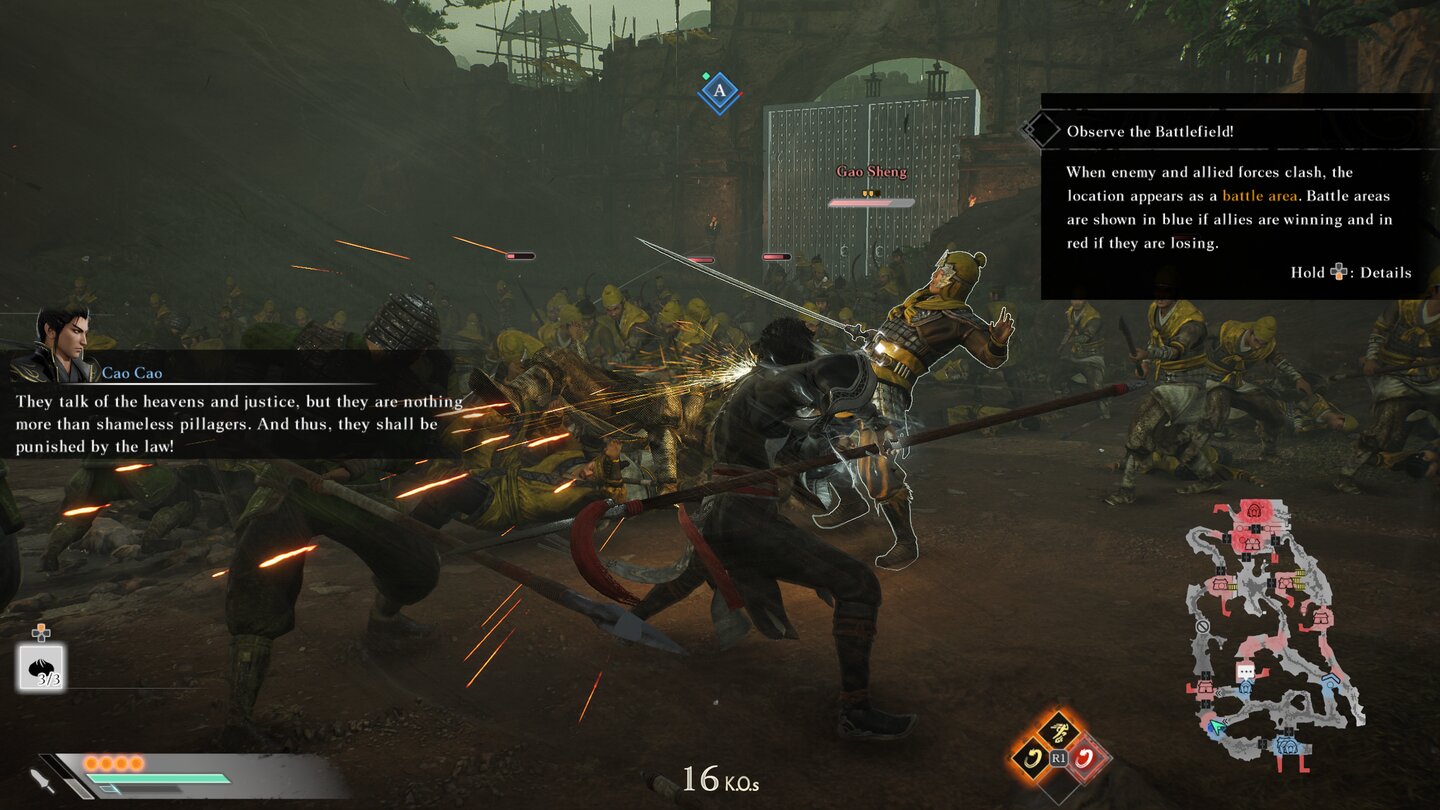Select the prohibited circle marker on the minimap
The height and width of the screenshot is (810, 1440).
[1204, 626]
